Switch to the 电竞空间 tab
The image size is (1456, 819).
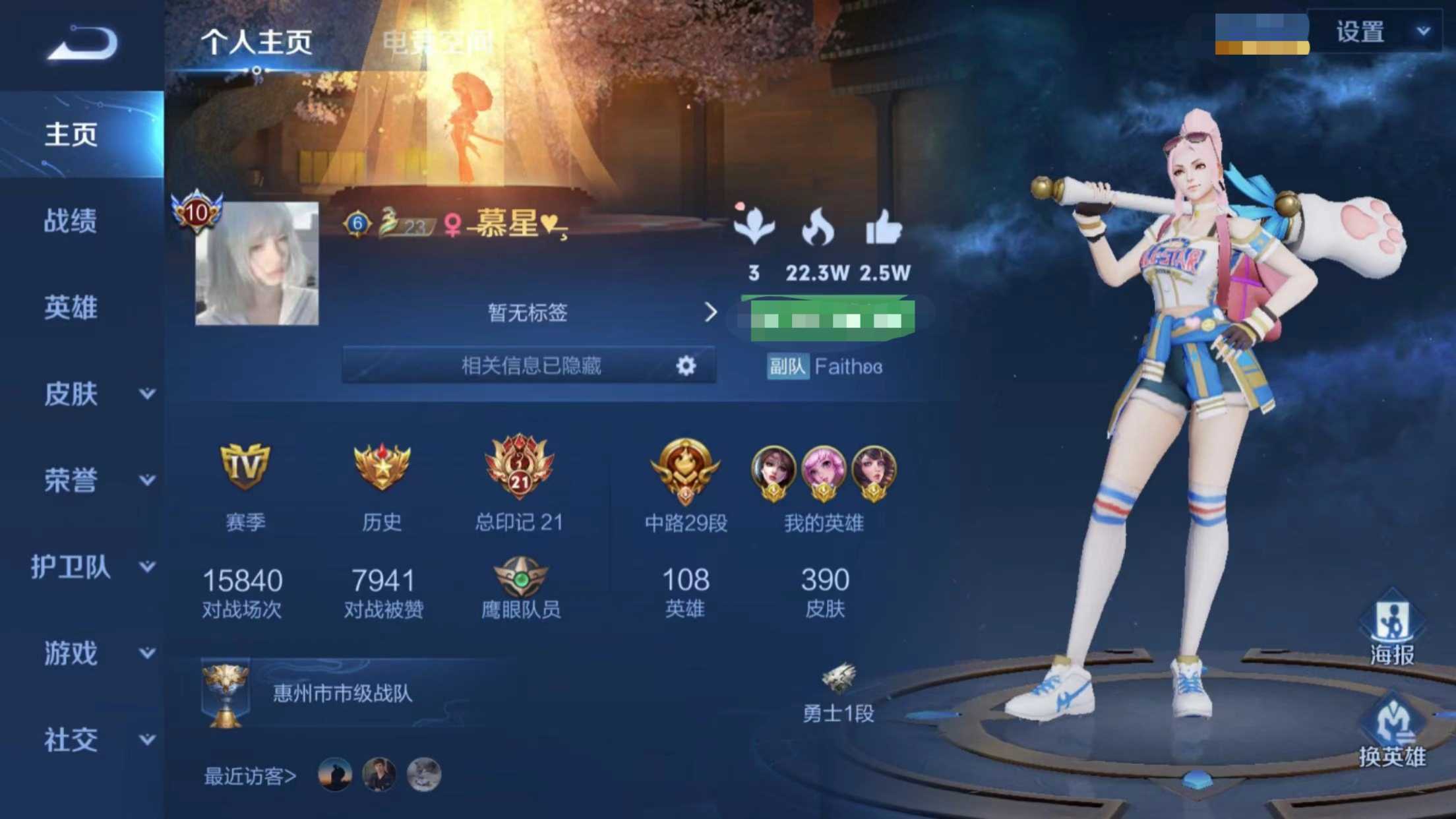point(439,42)
